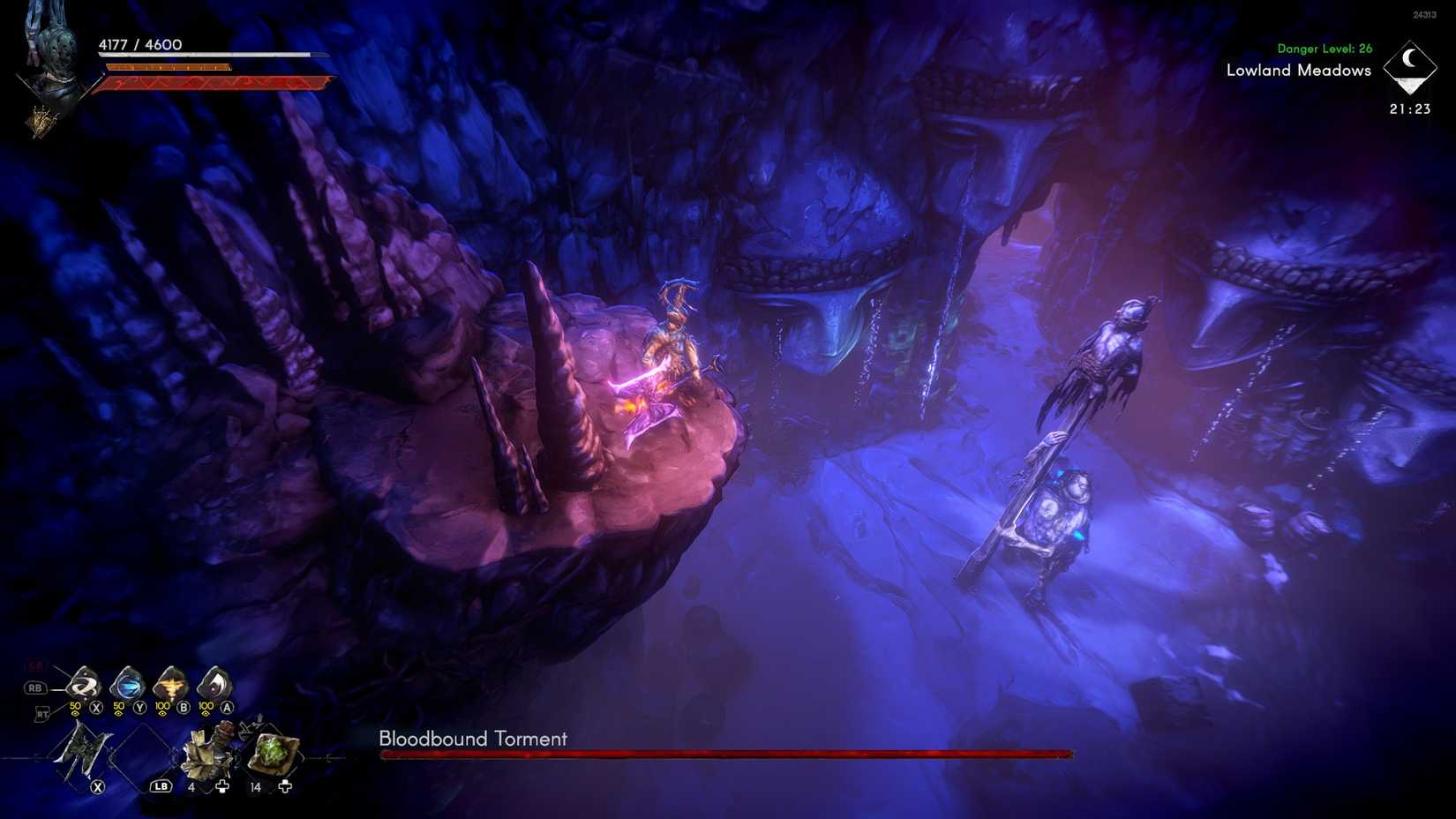Click the equipped axe weapon icon
The height and width of the screenshot is (819, 1456).
tap(83, 752)
